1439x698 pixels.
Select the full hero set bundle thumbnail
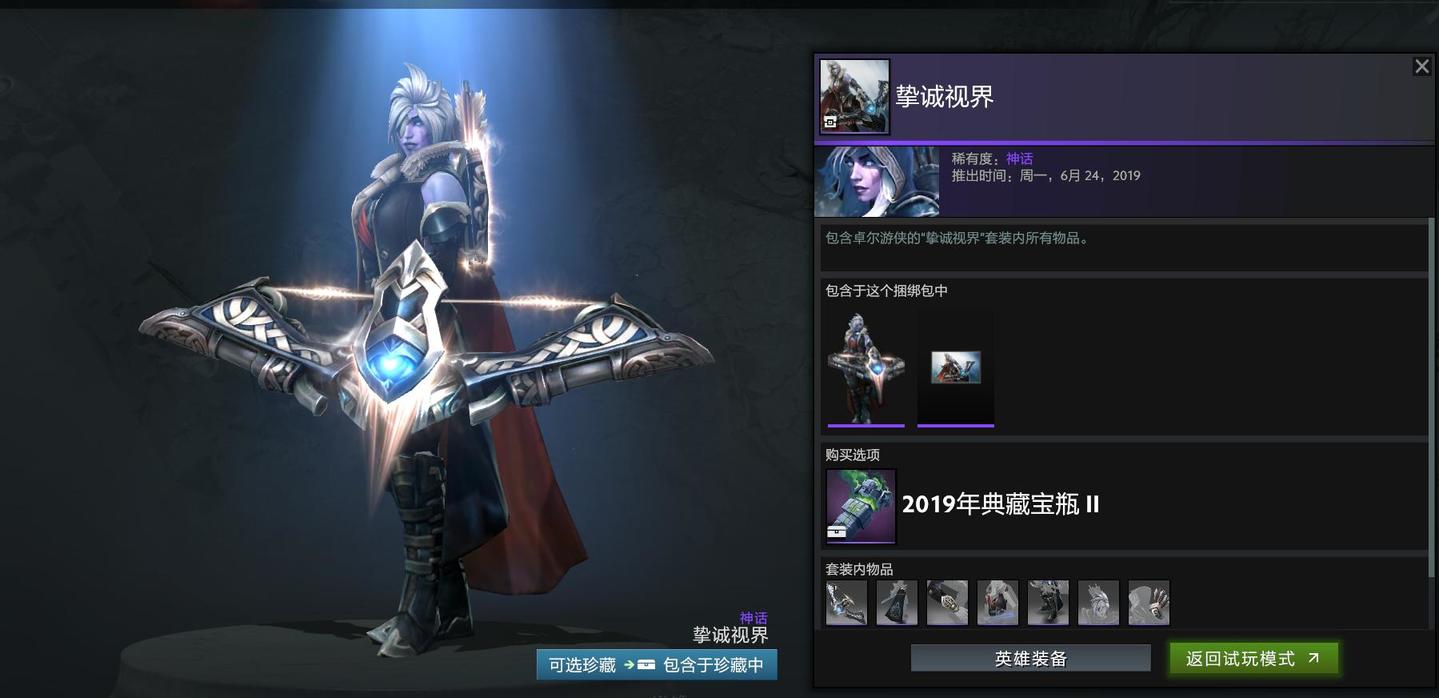pyautogui.click(x=866, y=367)
